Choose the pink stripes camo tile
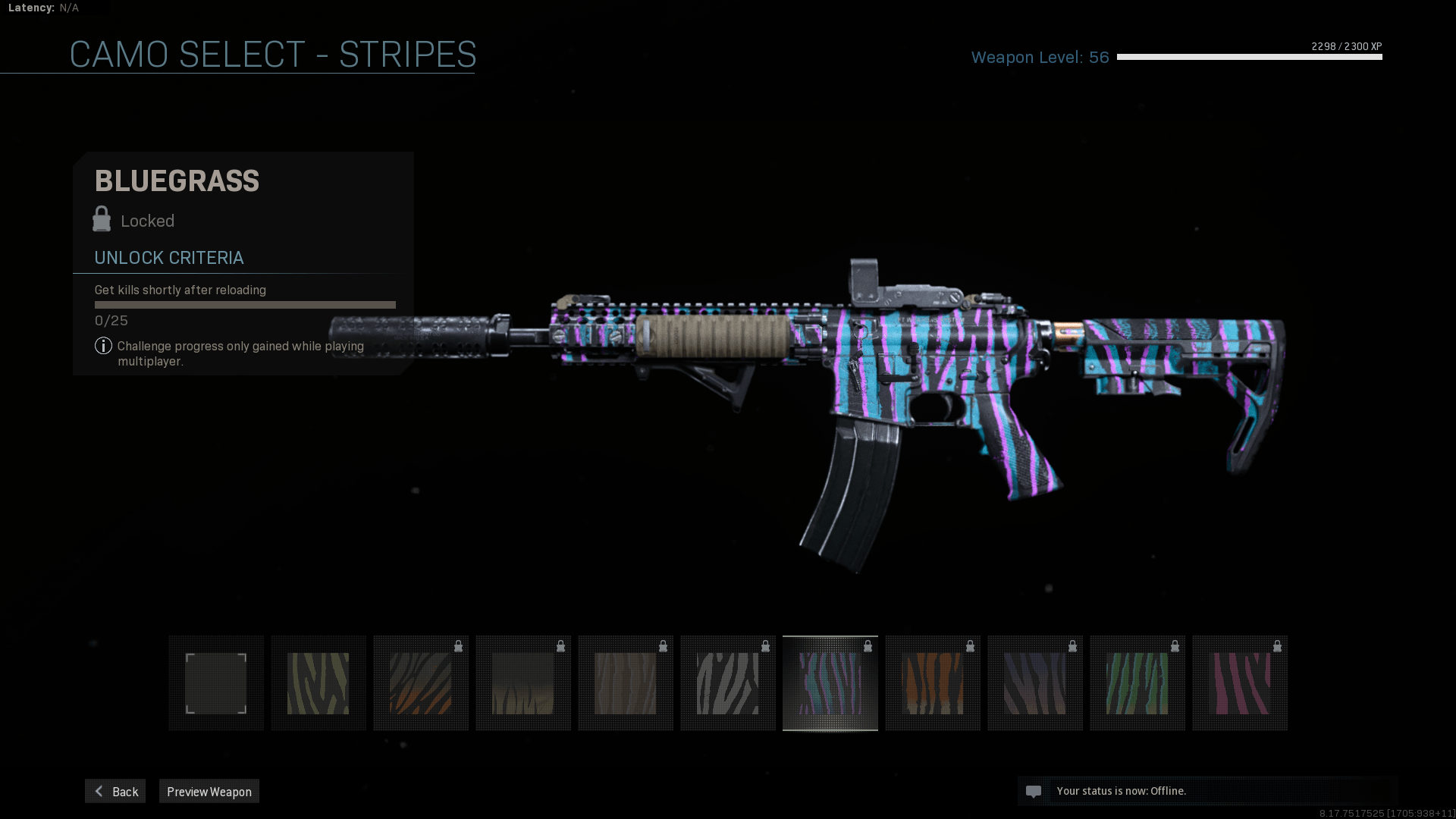The image size is (1456, 819). (1240, 683)
